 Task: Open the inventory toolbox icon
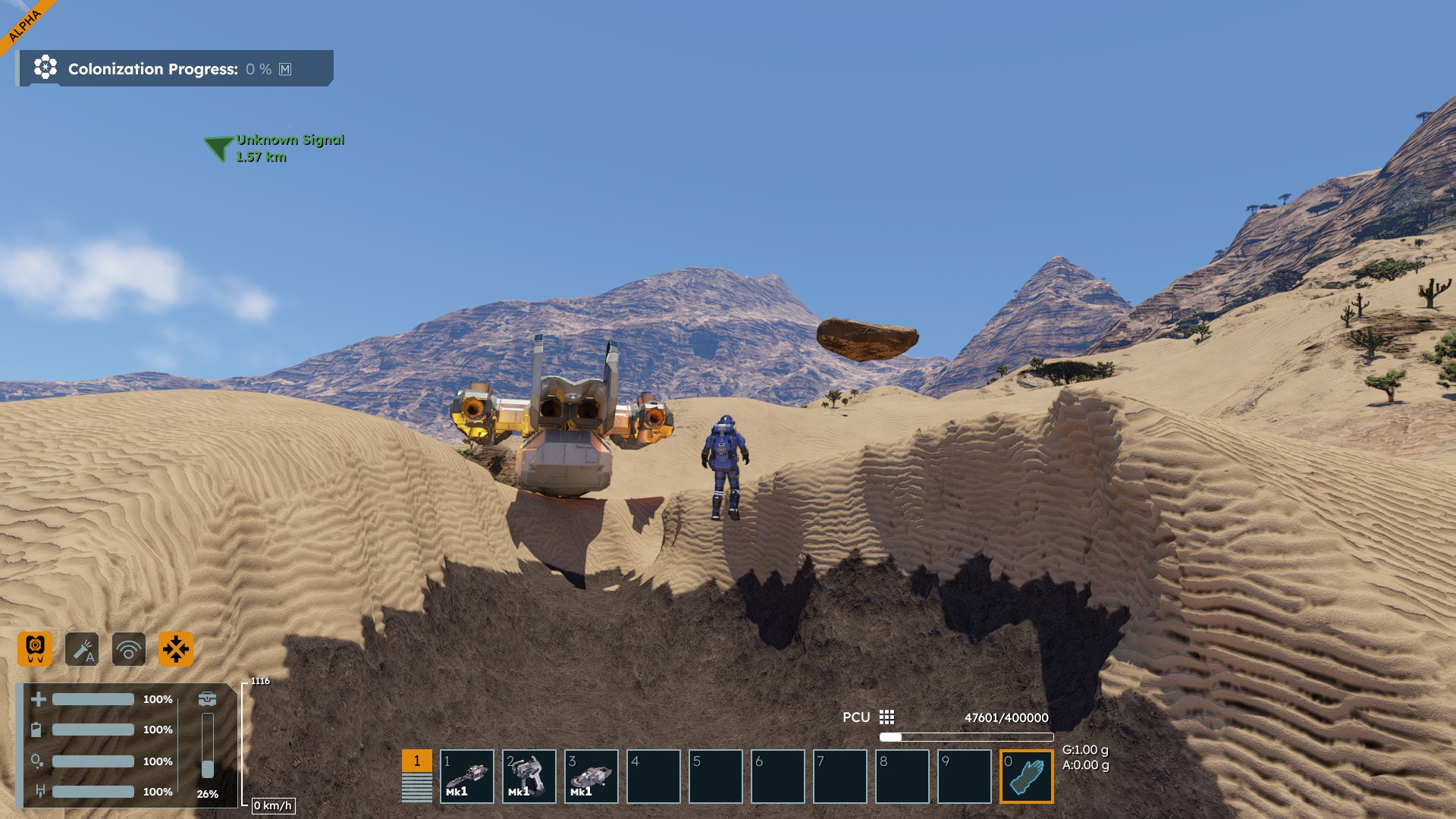(207, 699)
